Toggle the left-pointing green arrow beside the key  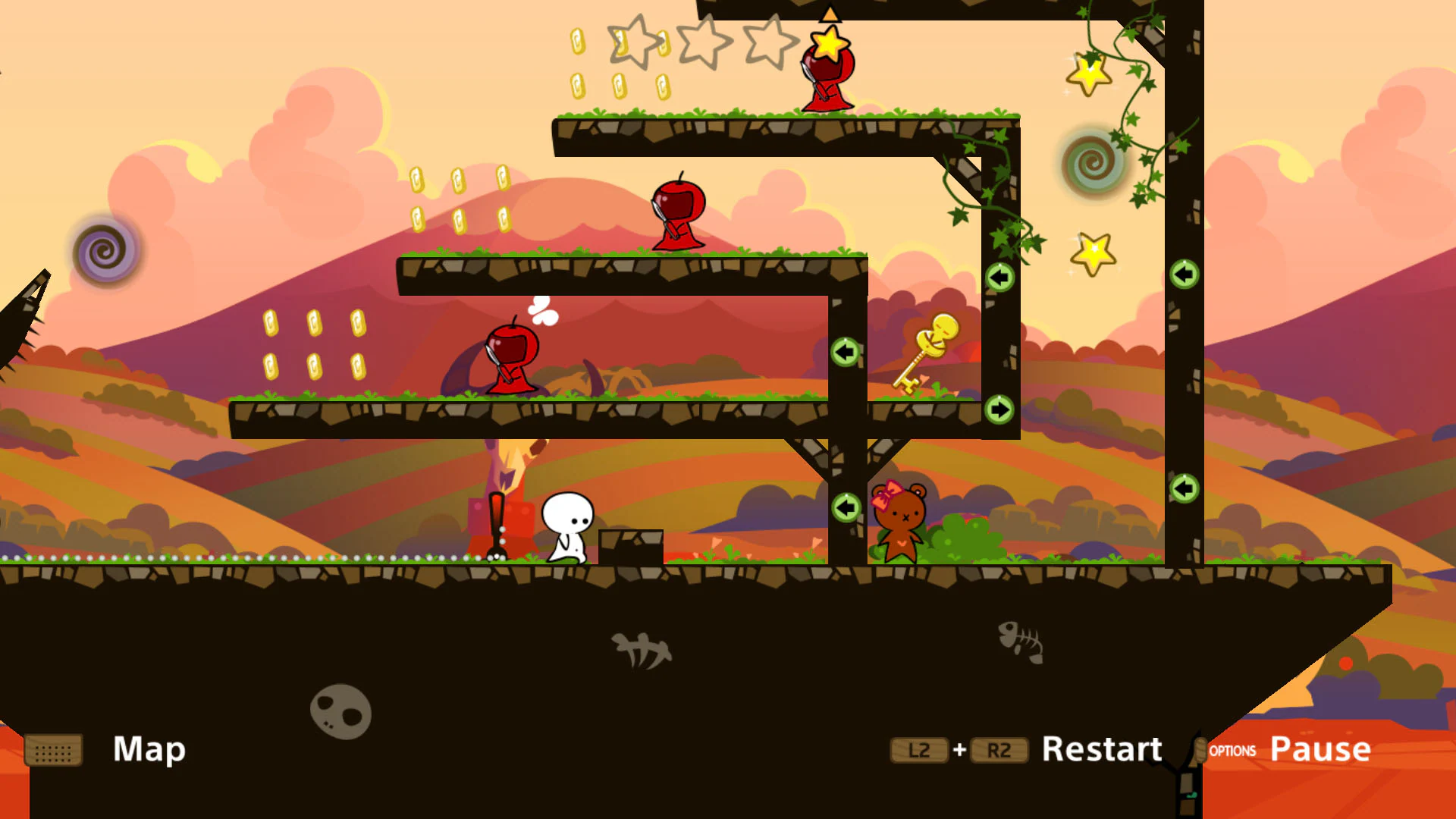[846, 352]
